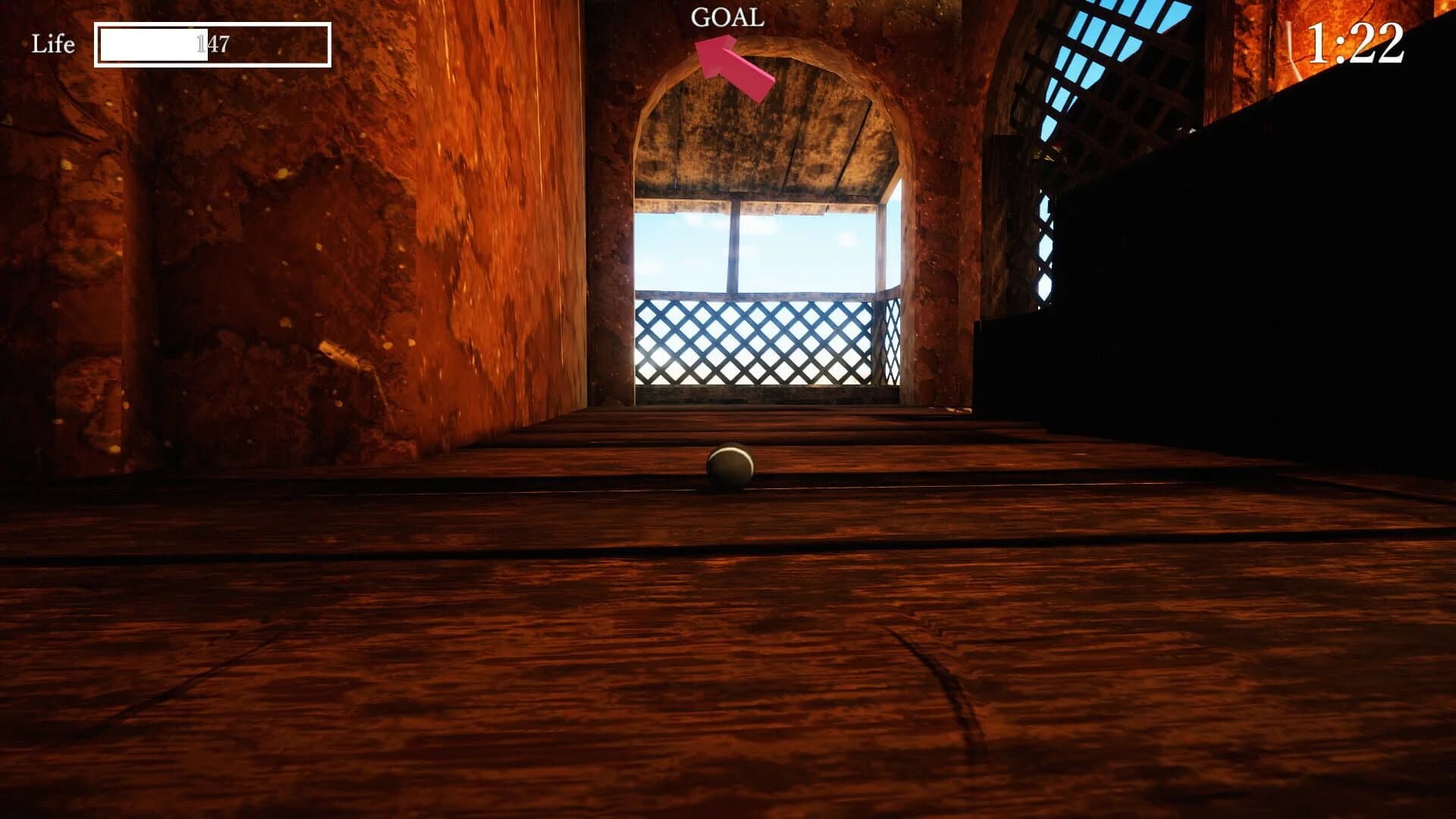Select the ball on the wooden floor
1456x819 pixels.
(730, 466)
